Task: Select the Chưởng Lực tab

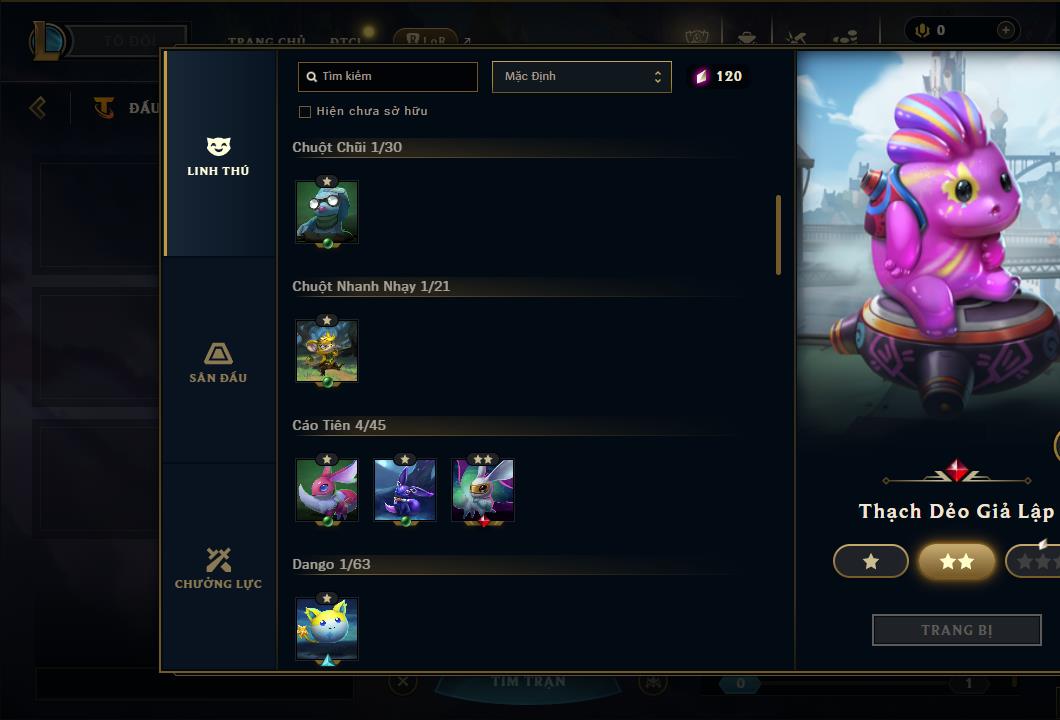Action: coord(218,568)
